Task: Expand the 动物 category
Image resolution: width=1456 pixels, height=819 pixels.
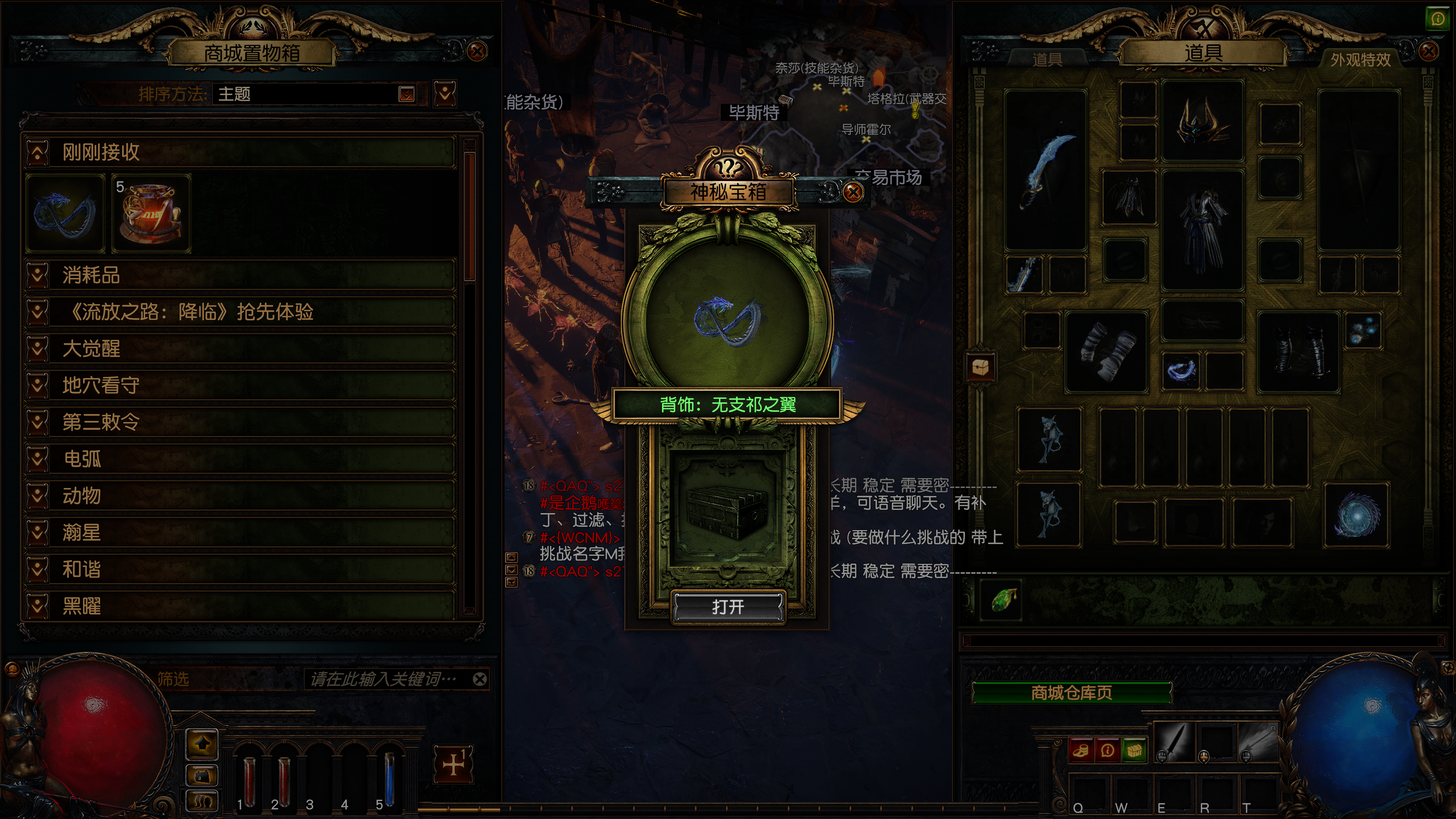Action: [x=37, y=496]
